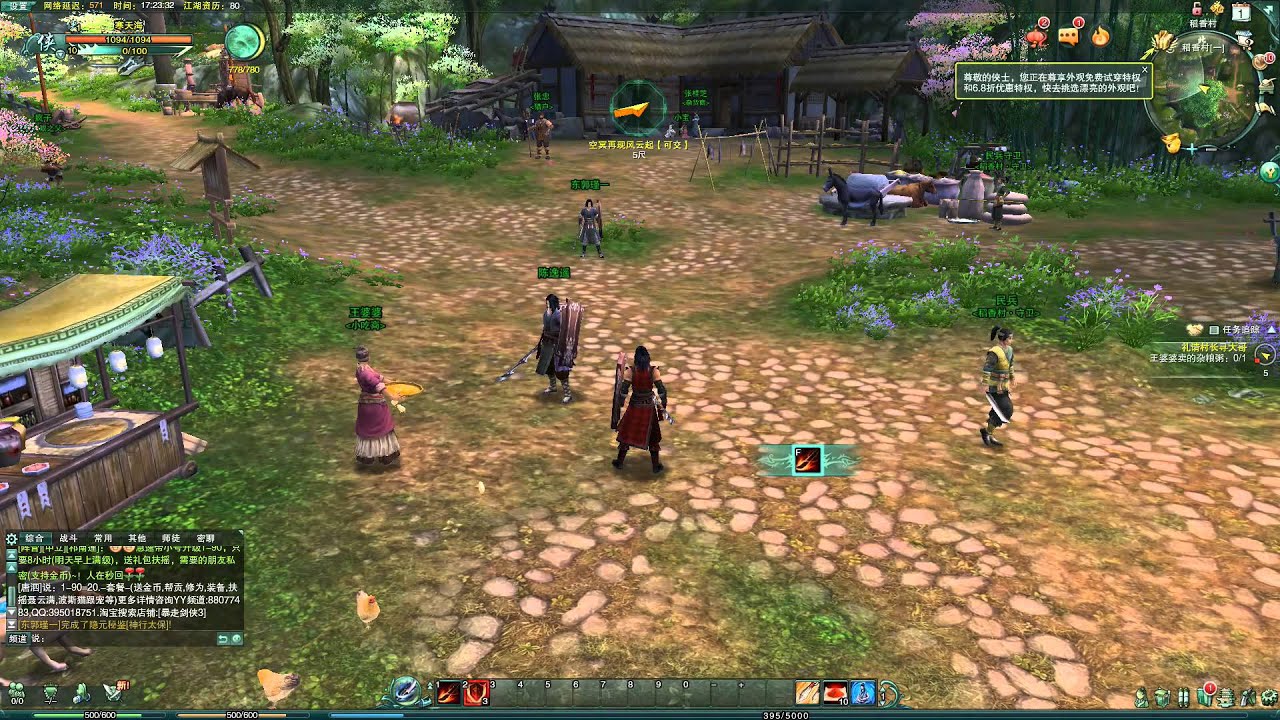Switch to the 战斗 chat tab
Screen dimensions: 1280x720
coord(68,538)
